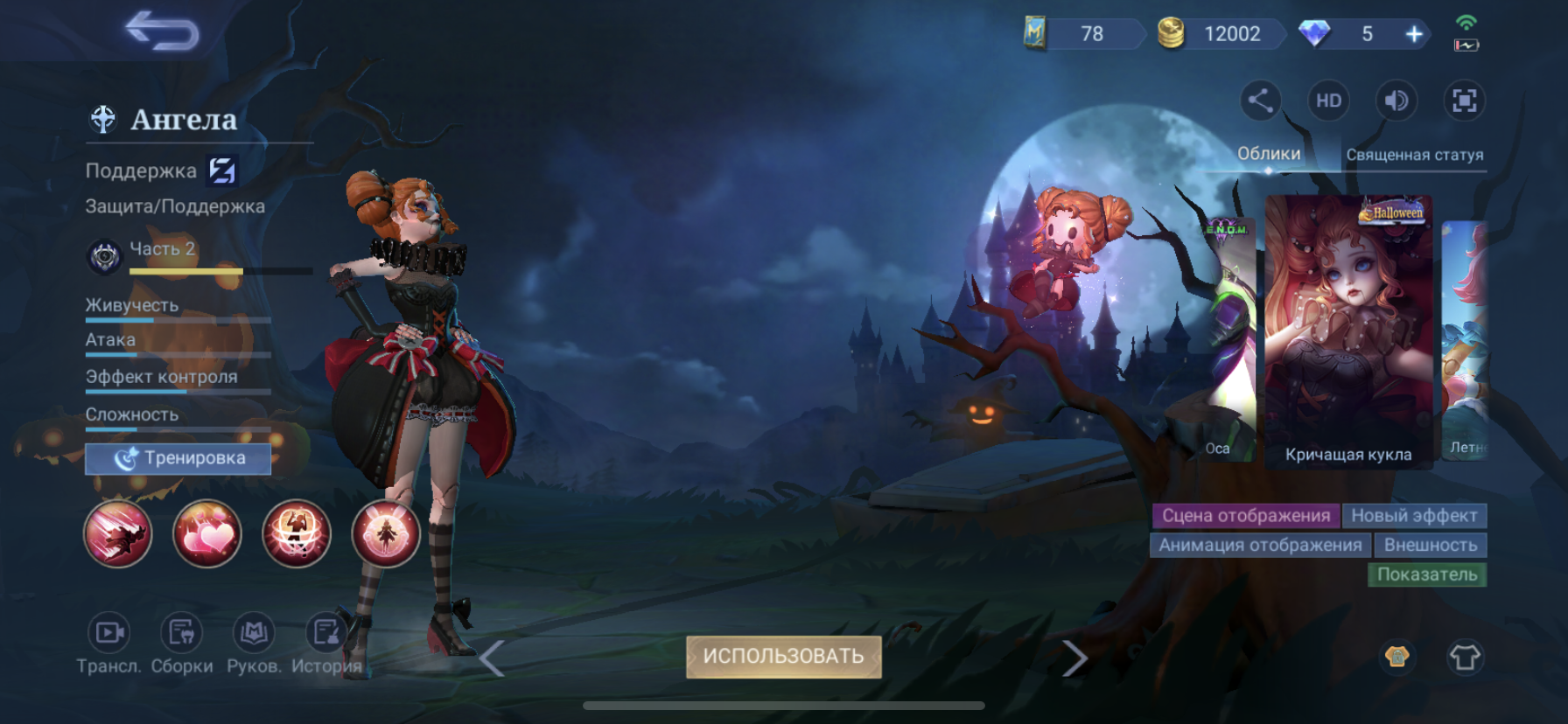The width and height of the screenshot is (1568, 724).
Task: Open the Руков. guide icon
Action: (x=254, y=633)
